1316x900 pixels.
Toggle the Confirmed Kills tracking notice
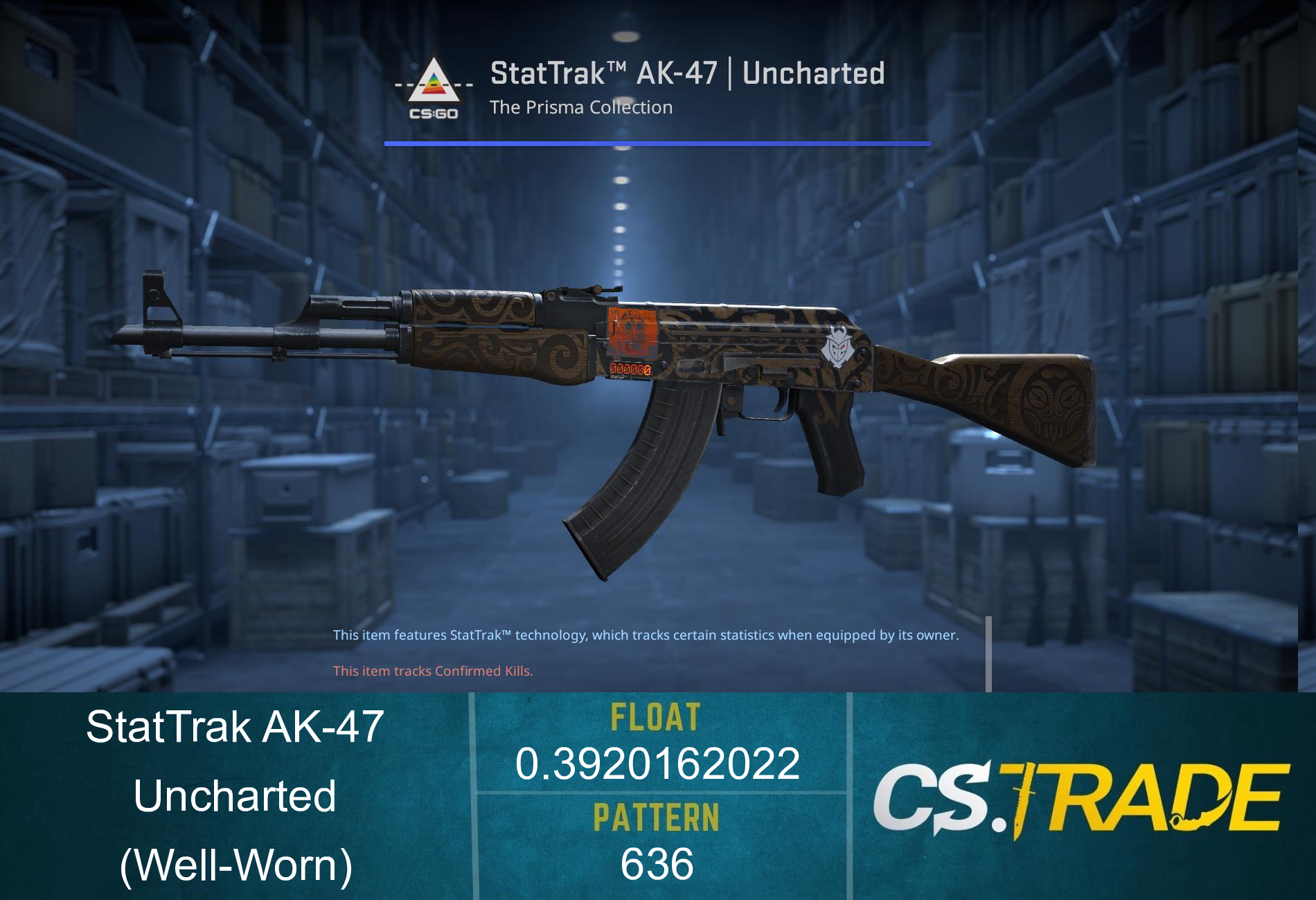coord(434,670)
